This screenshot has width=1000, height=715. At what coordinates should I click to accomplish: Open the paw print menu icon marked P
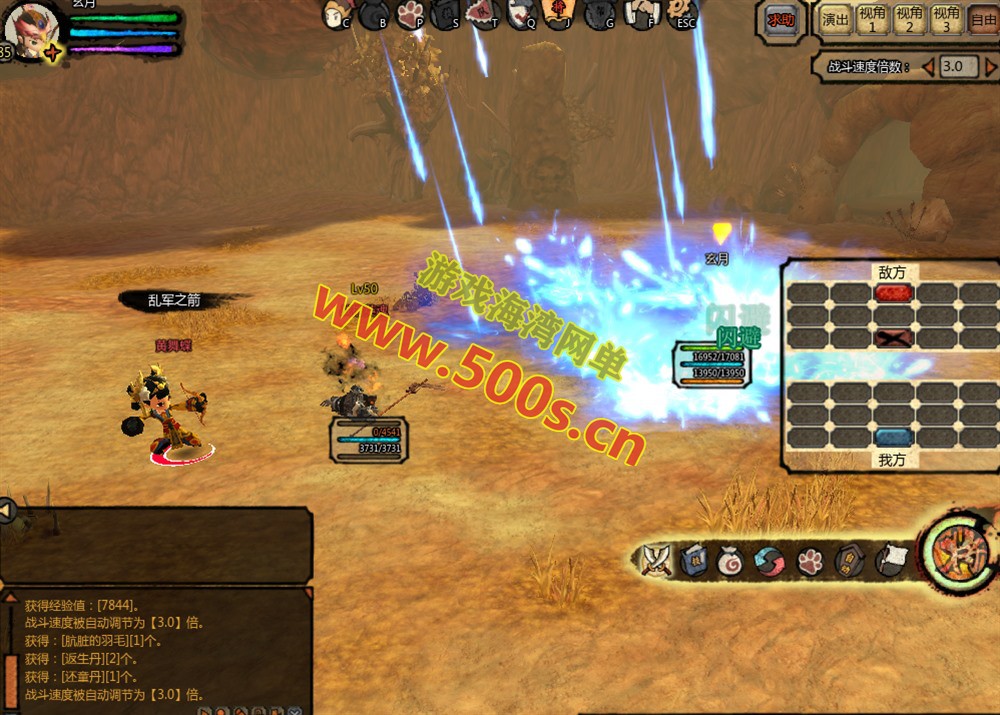click(411, 13)
